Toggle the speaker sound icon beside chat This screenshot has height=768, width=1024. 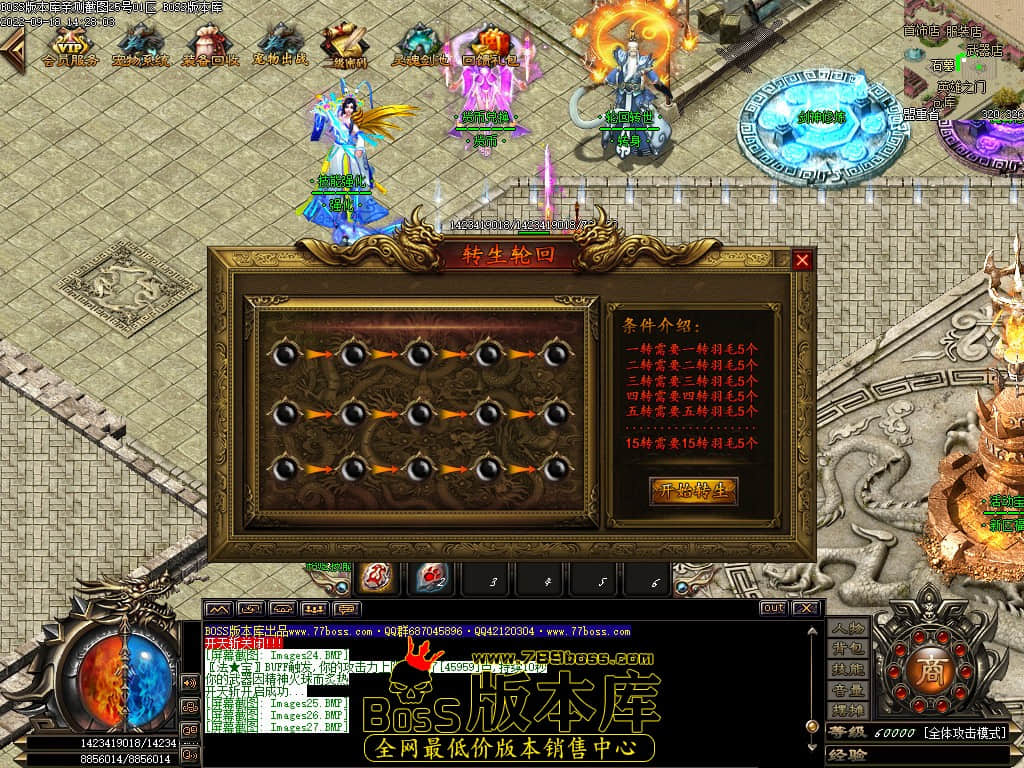pos(189,683)
